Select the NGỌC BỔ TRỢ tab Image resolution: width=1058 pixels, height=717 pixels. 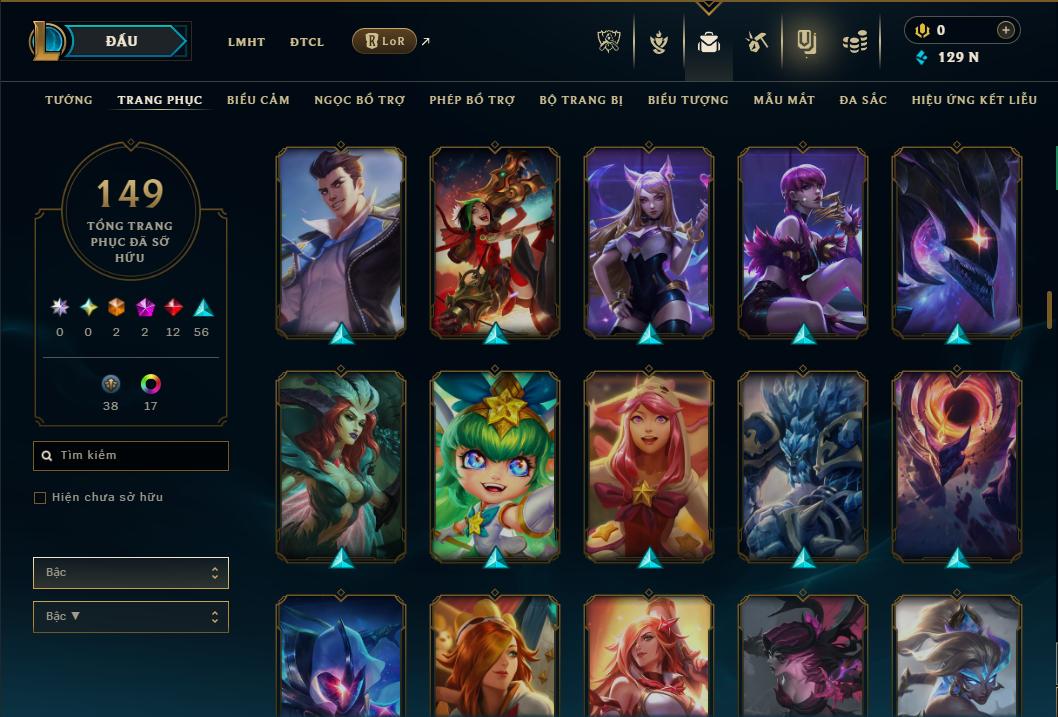click(359, 100)
